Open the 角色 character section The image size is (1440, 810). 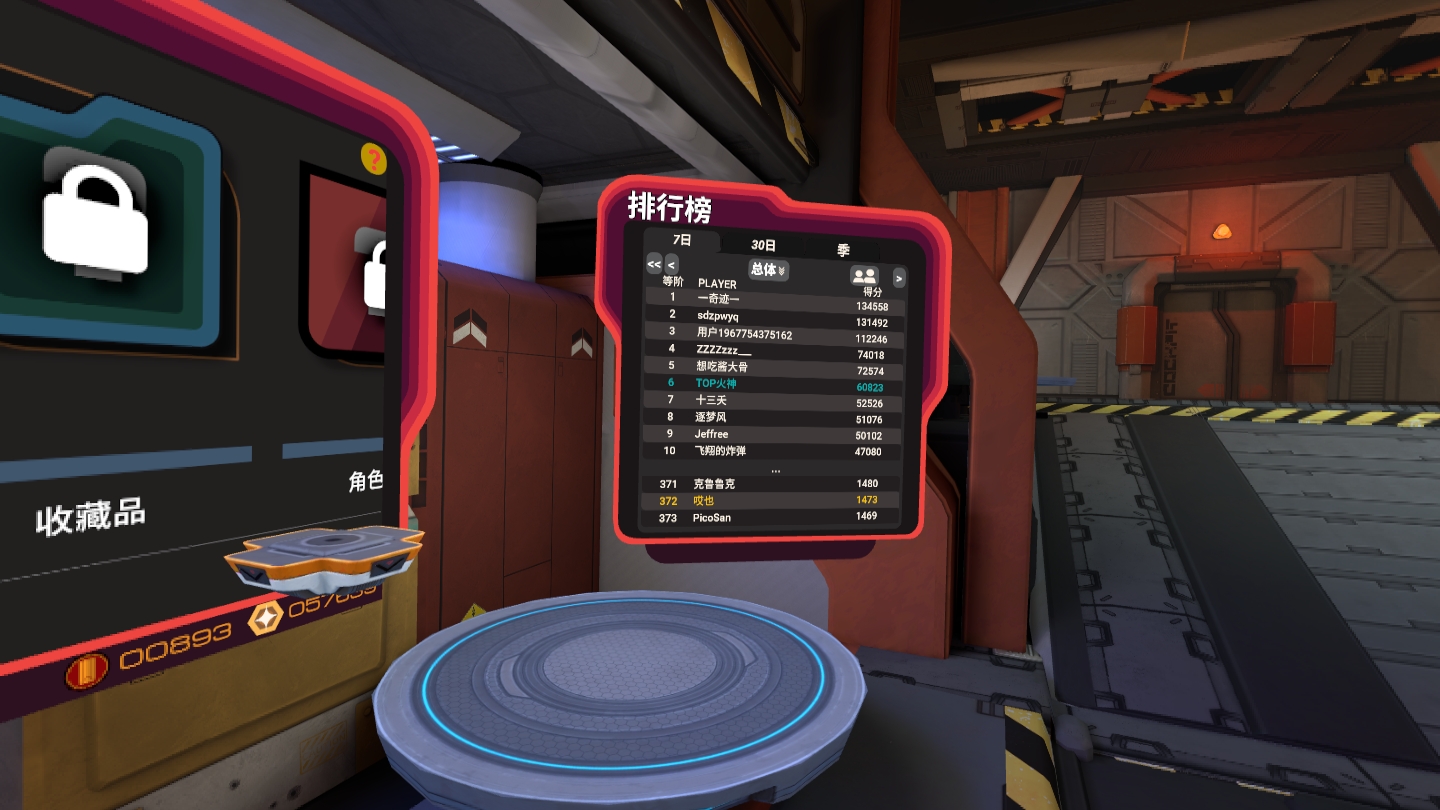(x=365, y=481)
